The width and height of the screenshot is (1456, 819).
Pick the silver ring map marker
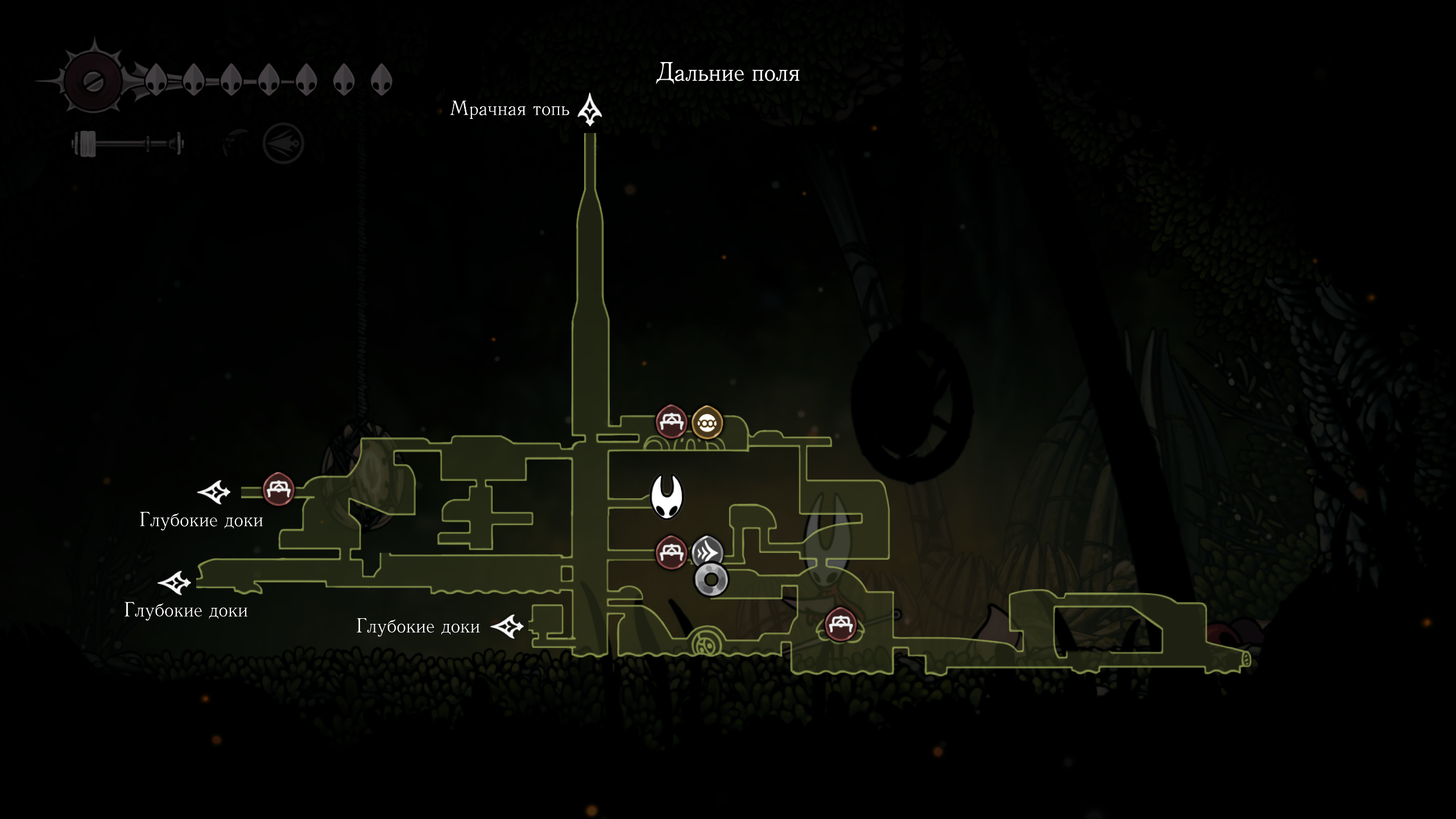pos(711,580)
